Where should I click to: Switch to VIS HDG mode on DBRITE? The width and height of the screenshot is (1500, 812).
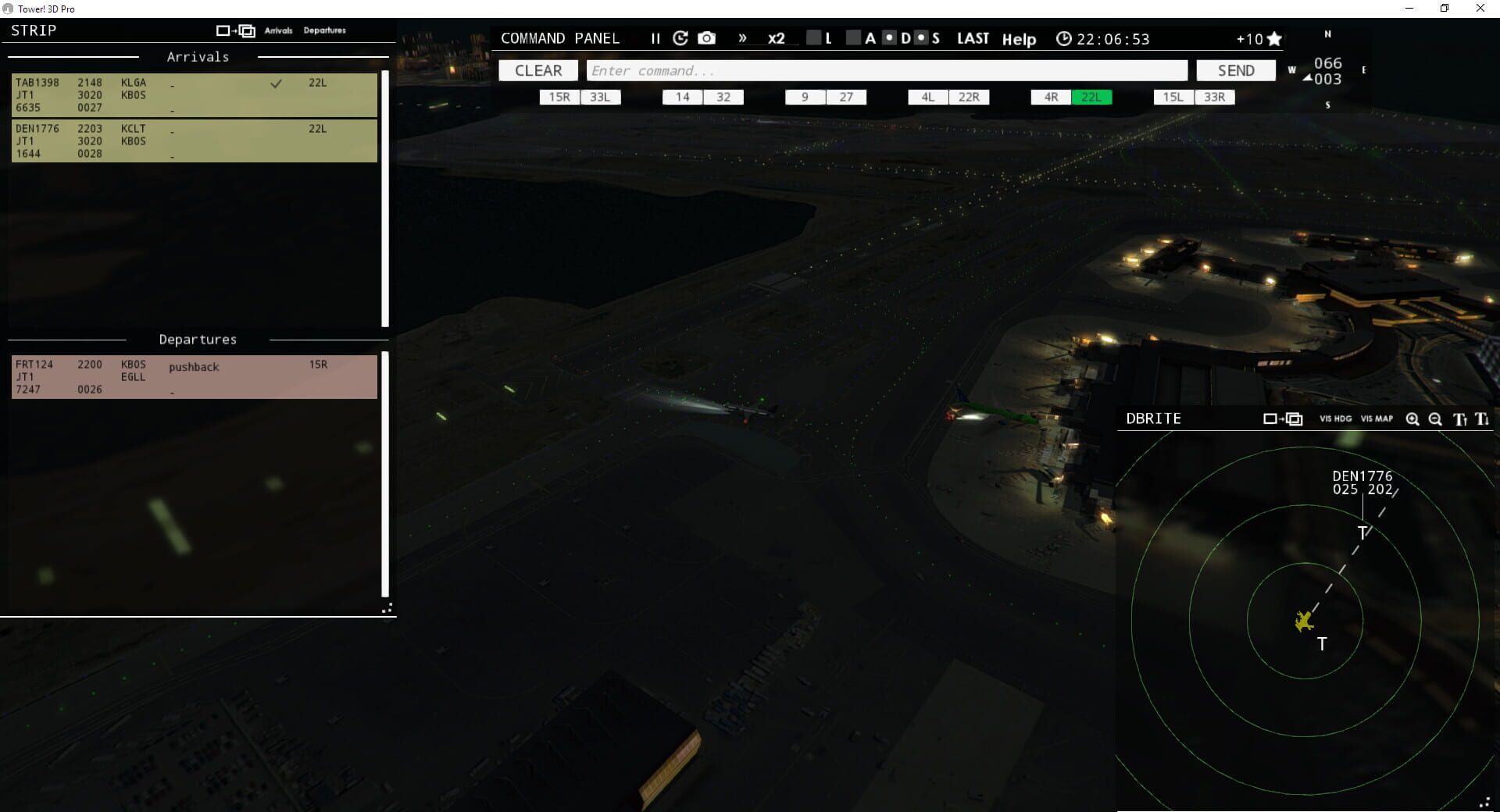click(x=1334, y=419)
